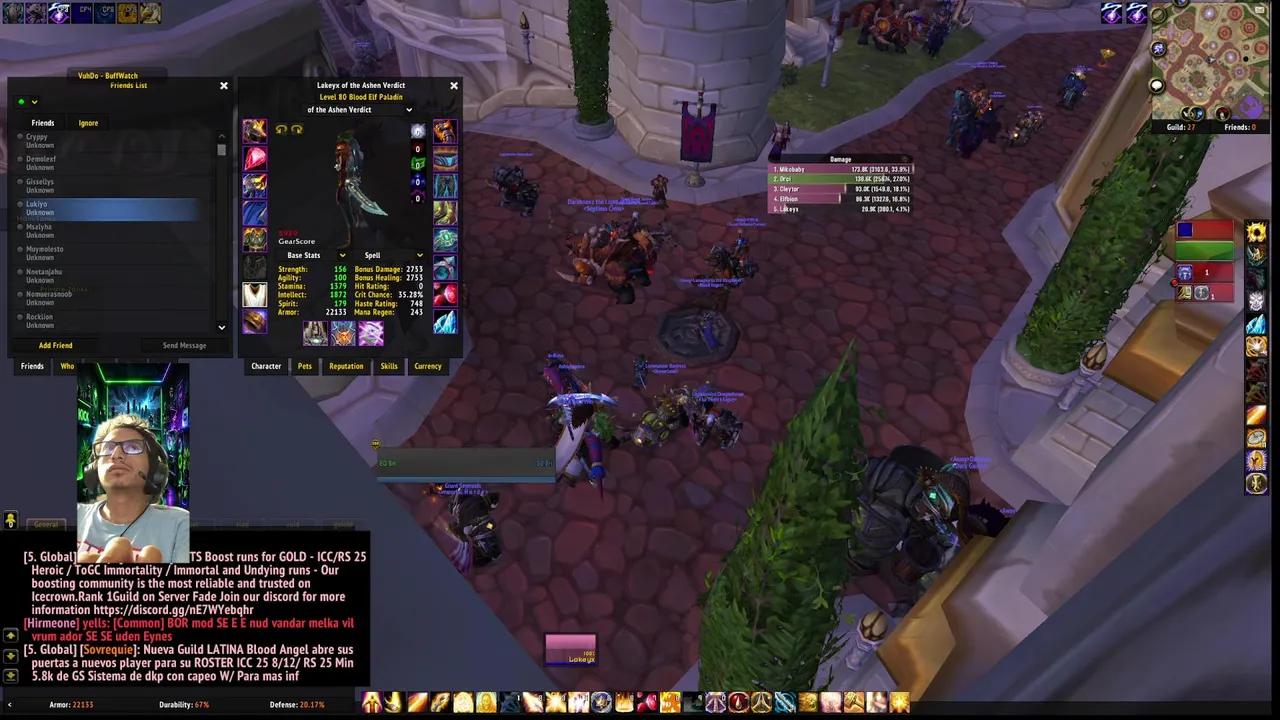Toggle the green status dot on BuffWatch
The height and width of the screenshot is (720, 1280).
[x=21, y=101]
